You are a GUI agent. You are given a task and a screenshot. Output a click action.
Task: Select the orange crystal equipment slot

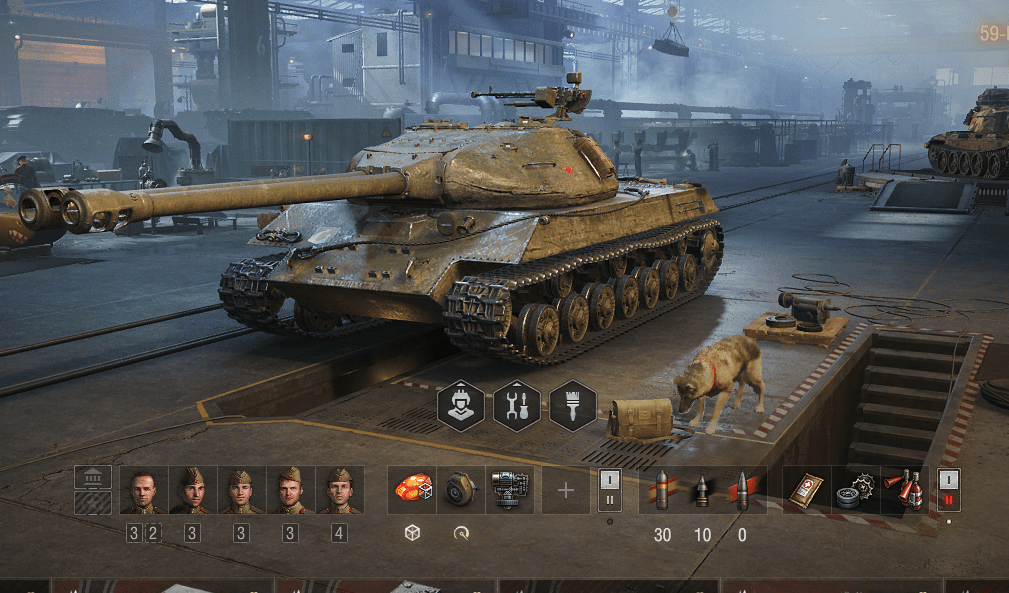[x=411, y=490]
